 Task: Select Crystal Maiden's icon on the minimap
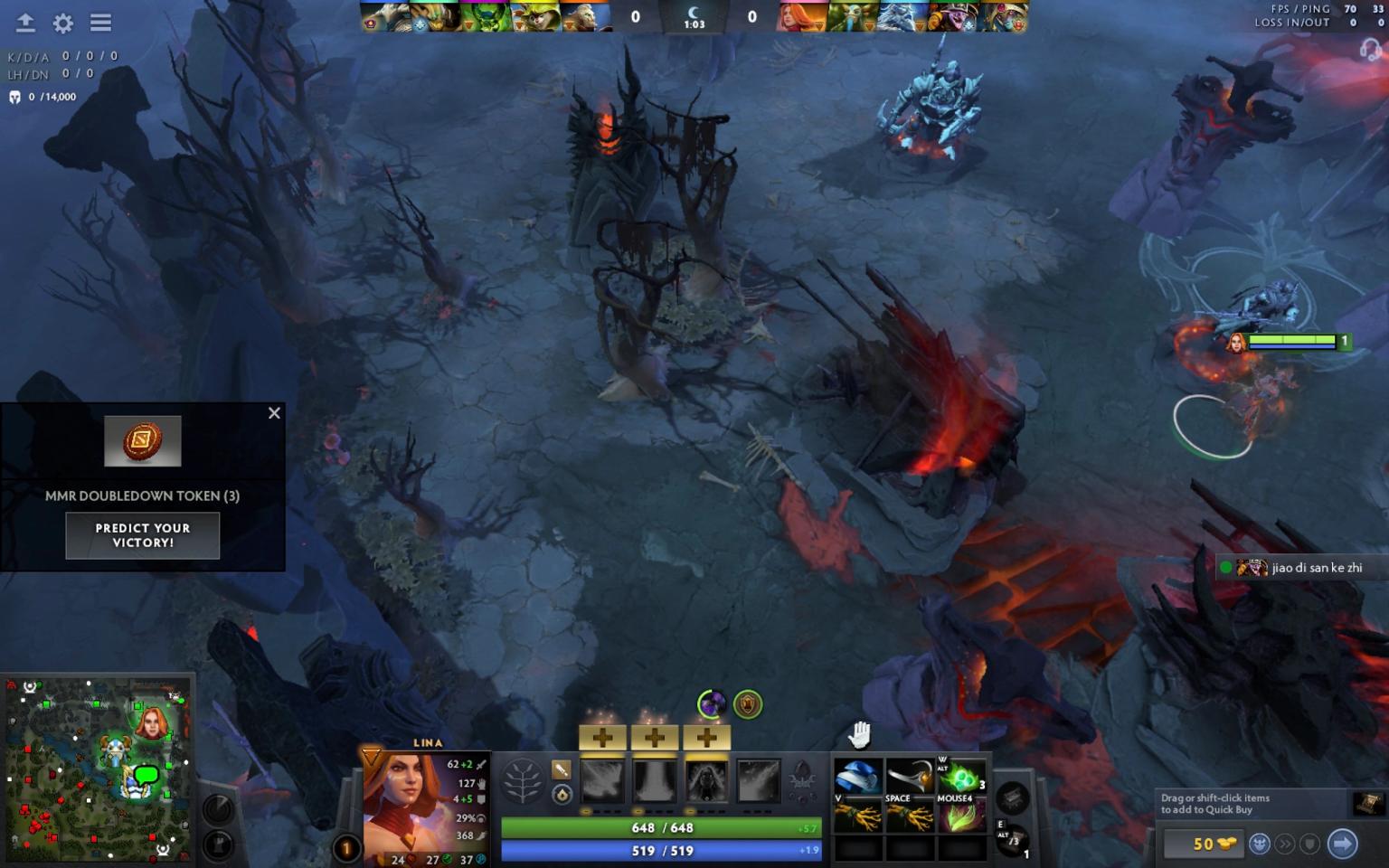(118, 750)
